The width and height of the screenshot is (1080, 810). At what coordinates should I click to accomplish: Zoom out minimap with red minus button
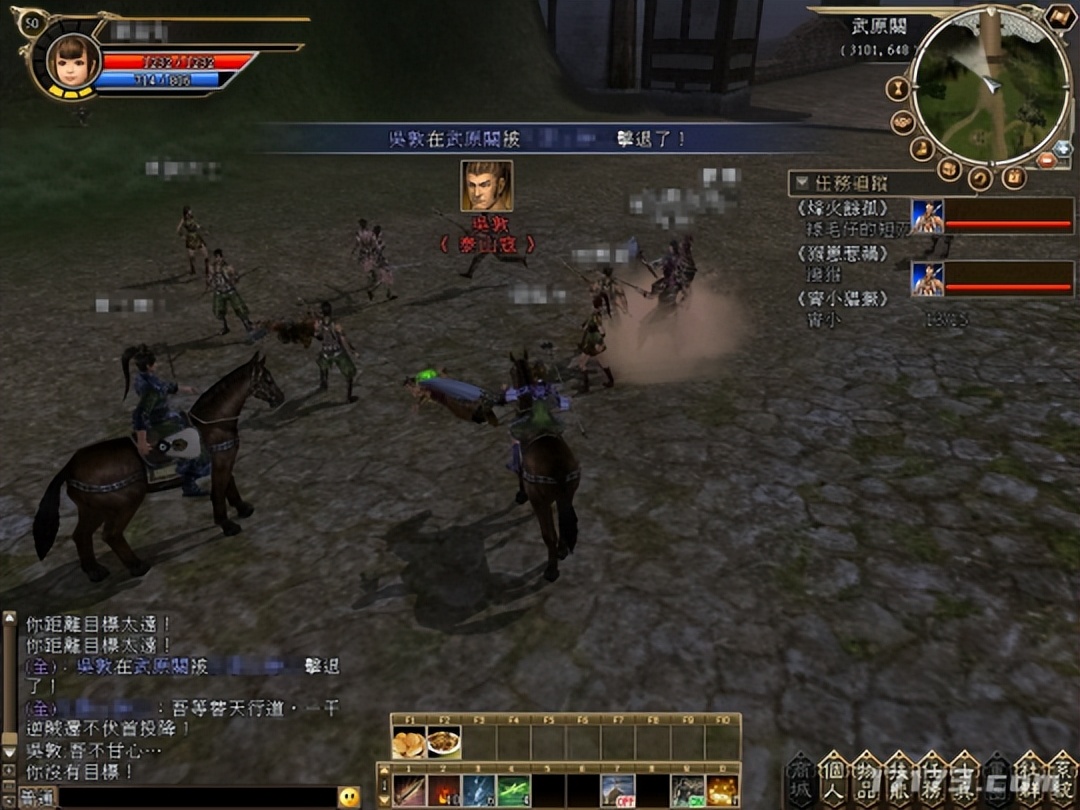[1045, 161]
